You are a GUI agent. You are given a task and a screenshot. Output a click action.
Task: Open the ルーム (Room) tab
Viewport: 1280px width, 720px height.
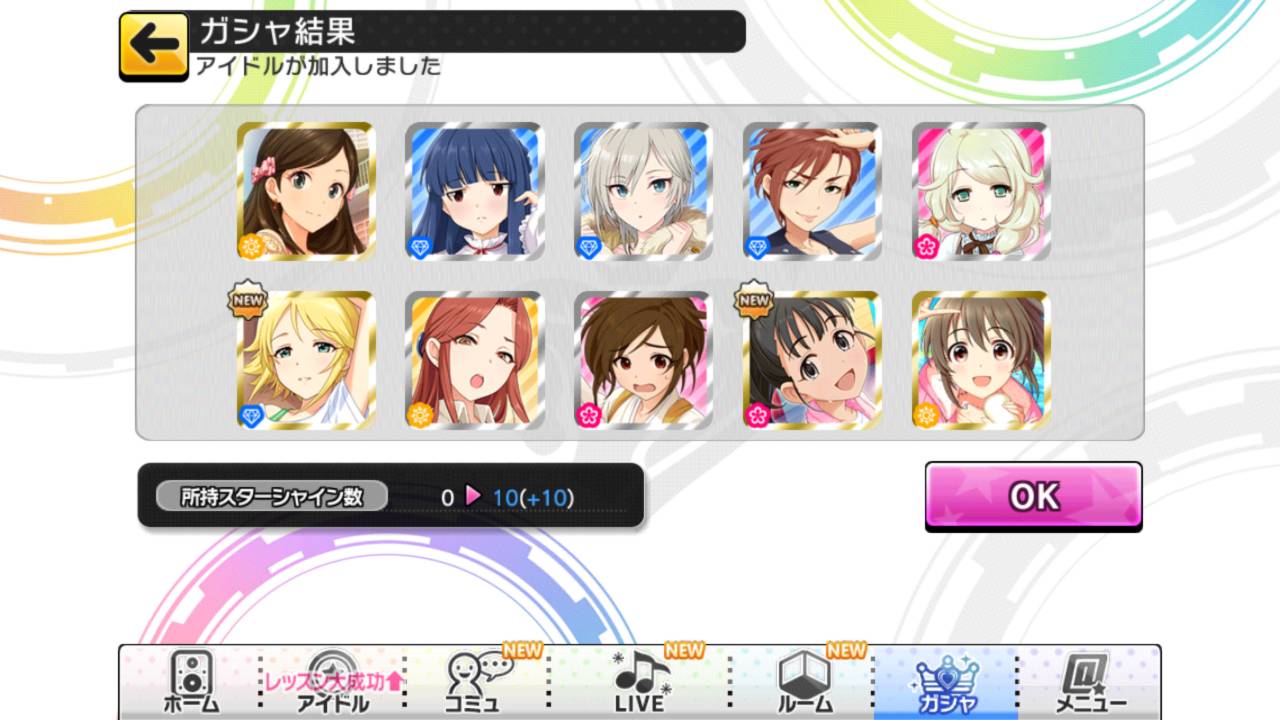[804, 683]
